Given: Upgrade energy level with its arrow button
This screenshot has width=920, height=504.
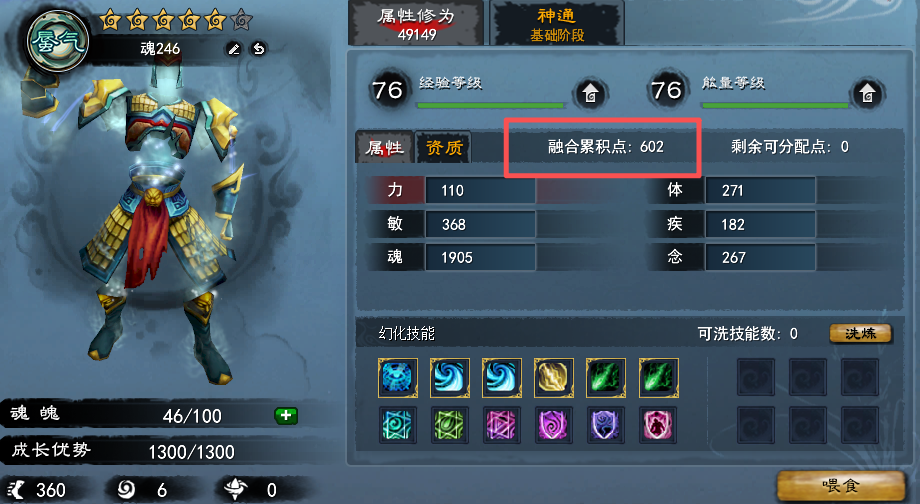Looking at the screenshot, I should coord(865,94).
